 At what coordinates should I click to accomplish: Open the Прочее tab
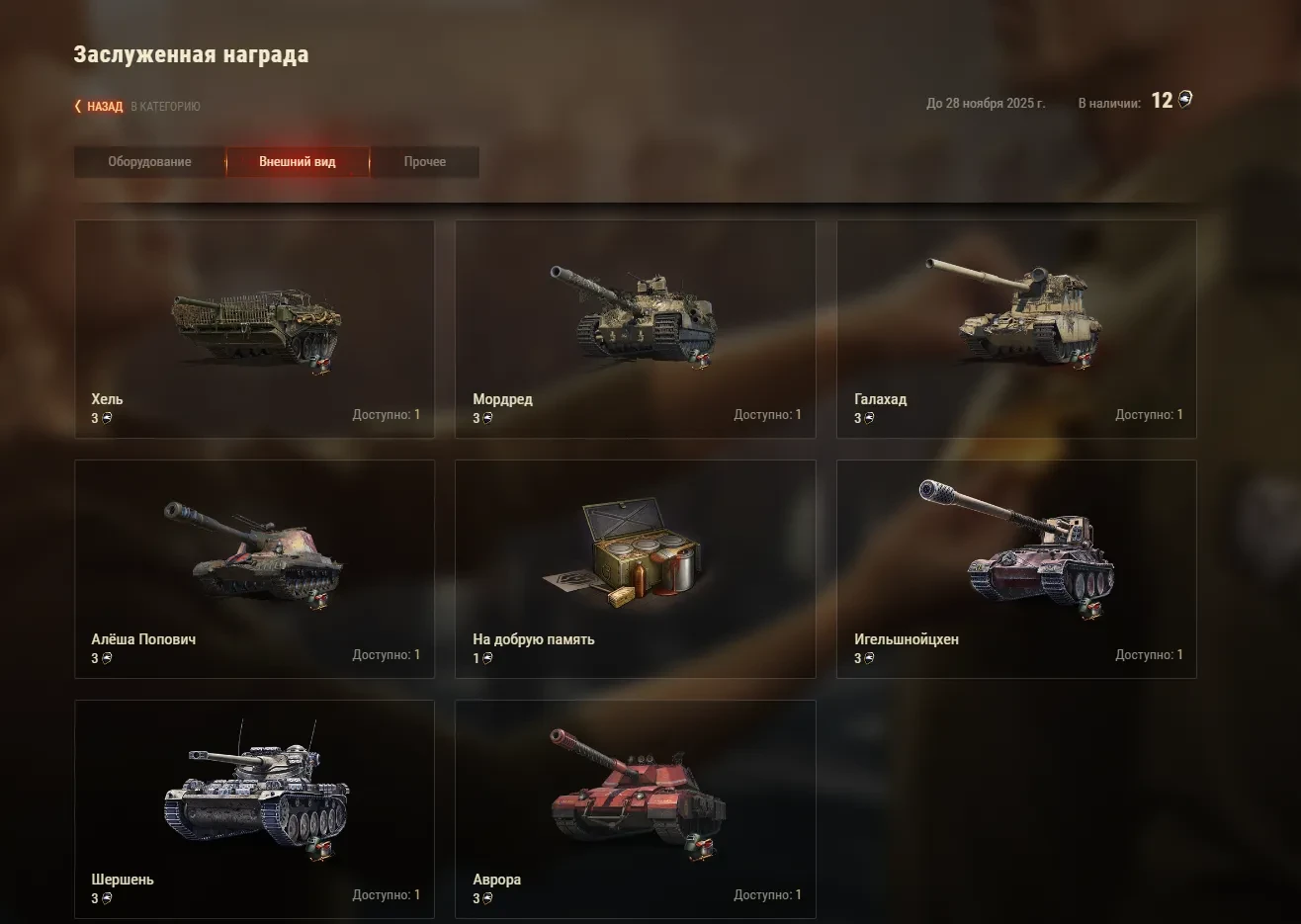click(424, 162)
